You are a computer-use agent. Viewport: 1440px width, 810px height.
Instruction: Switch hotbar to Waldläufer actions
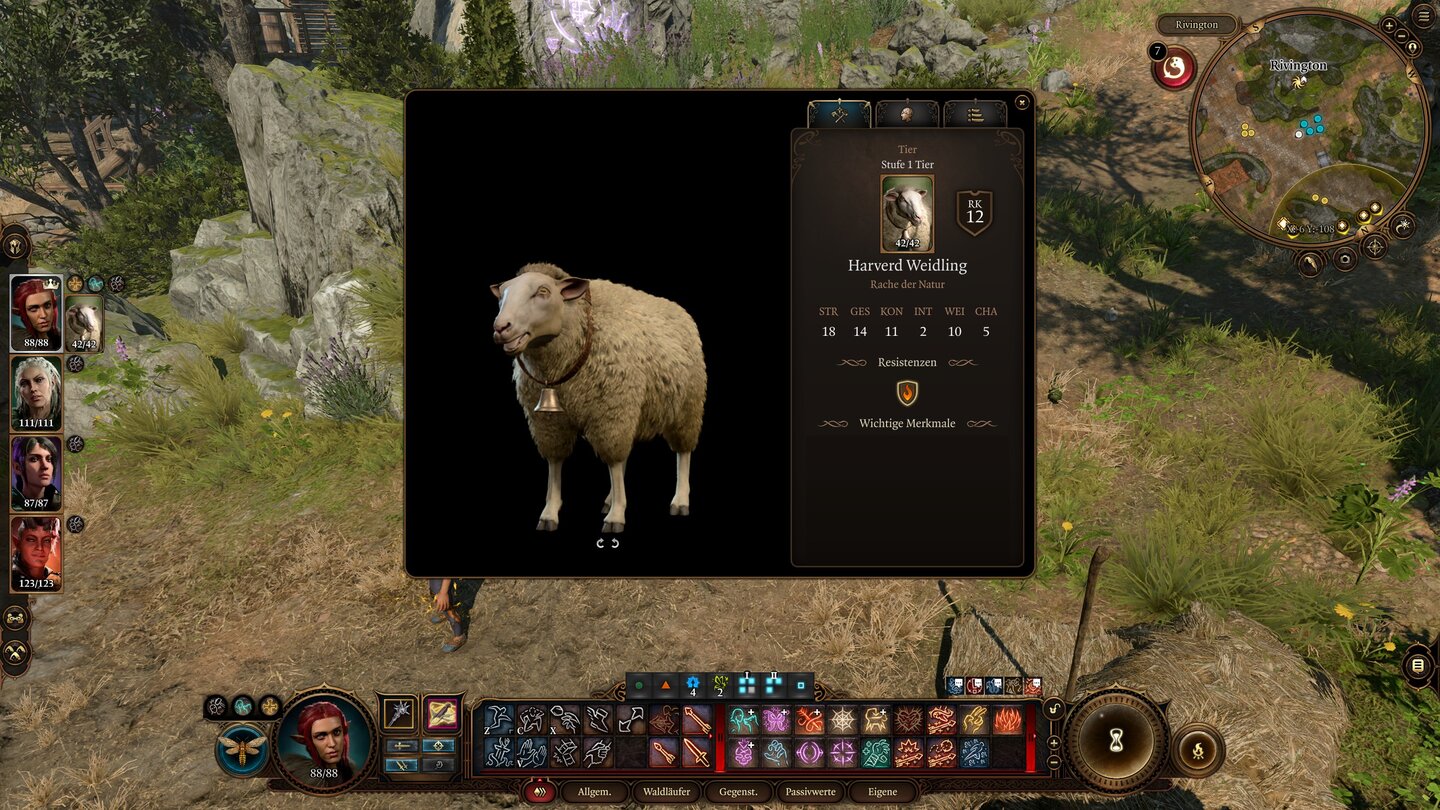(666, 792)
